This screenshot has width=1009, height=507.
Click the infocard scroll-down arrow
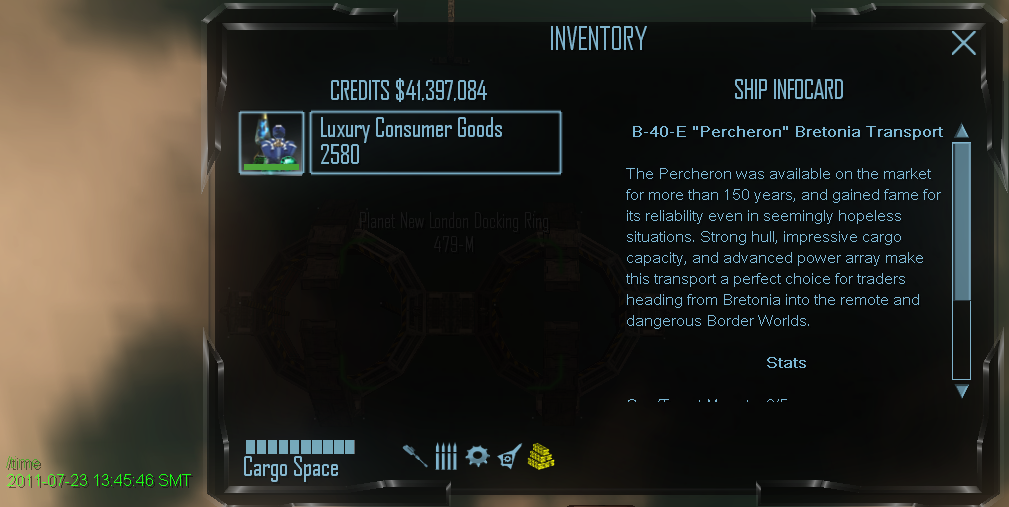[962, 391]
